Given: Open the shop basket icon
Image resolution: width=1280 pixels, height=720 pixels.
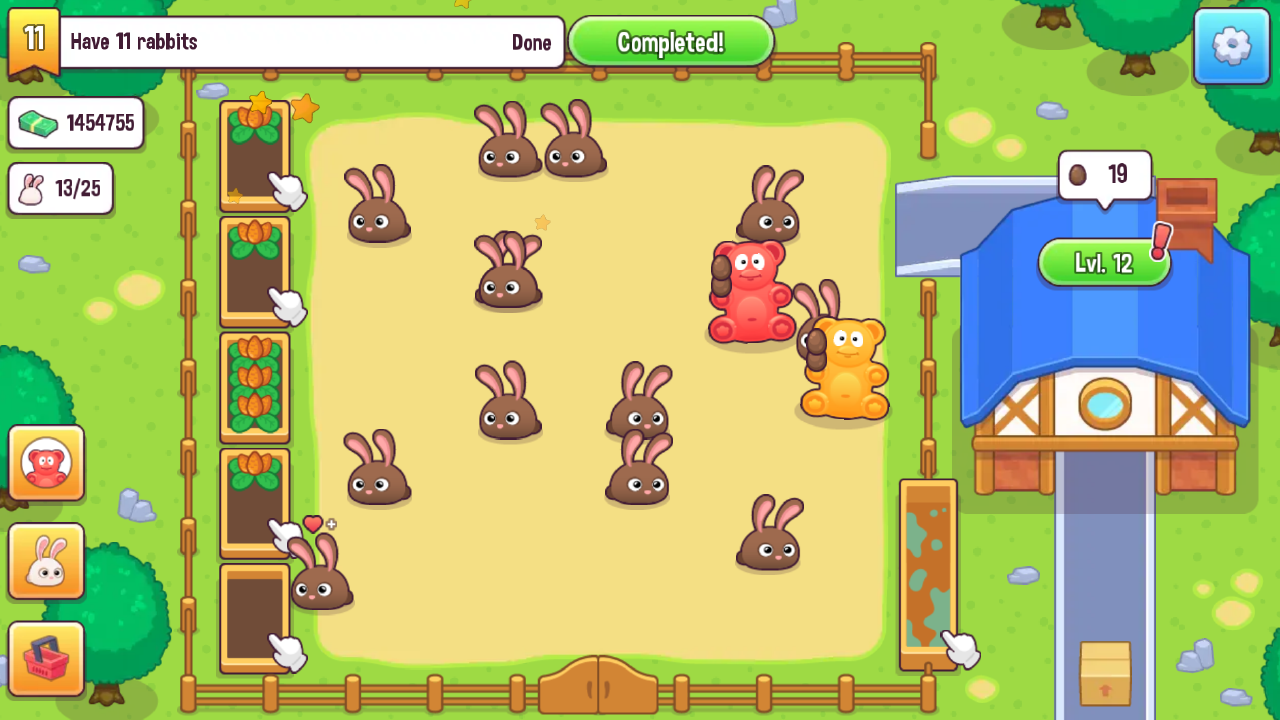Looking at the screenshot, I should click(46, 658).
